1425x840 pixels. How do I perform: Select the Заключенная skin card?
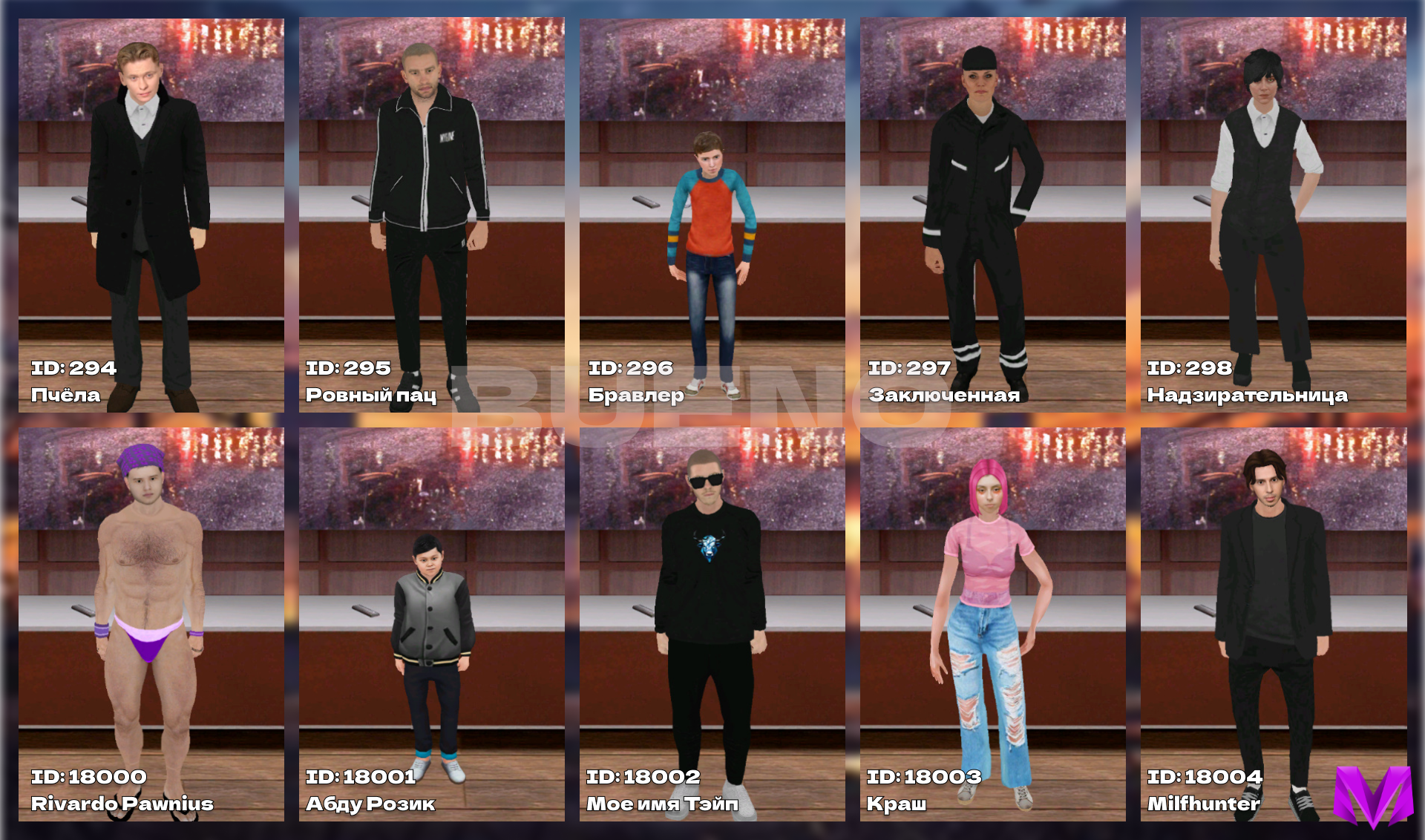992,215
